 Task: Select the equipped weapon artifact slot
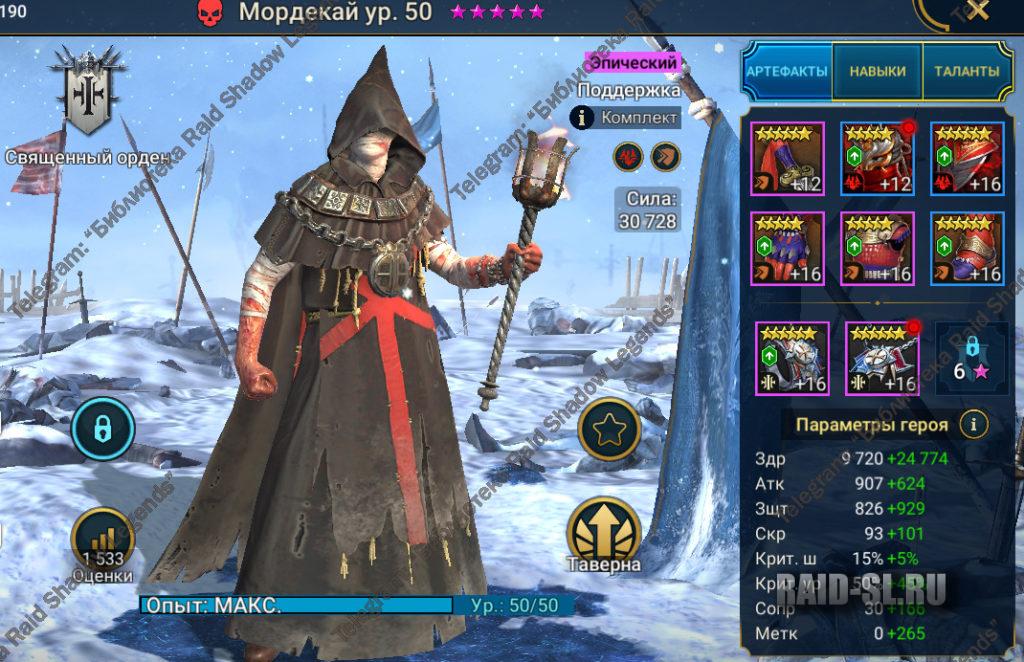tap(787, 158)
